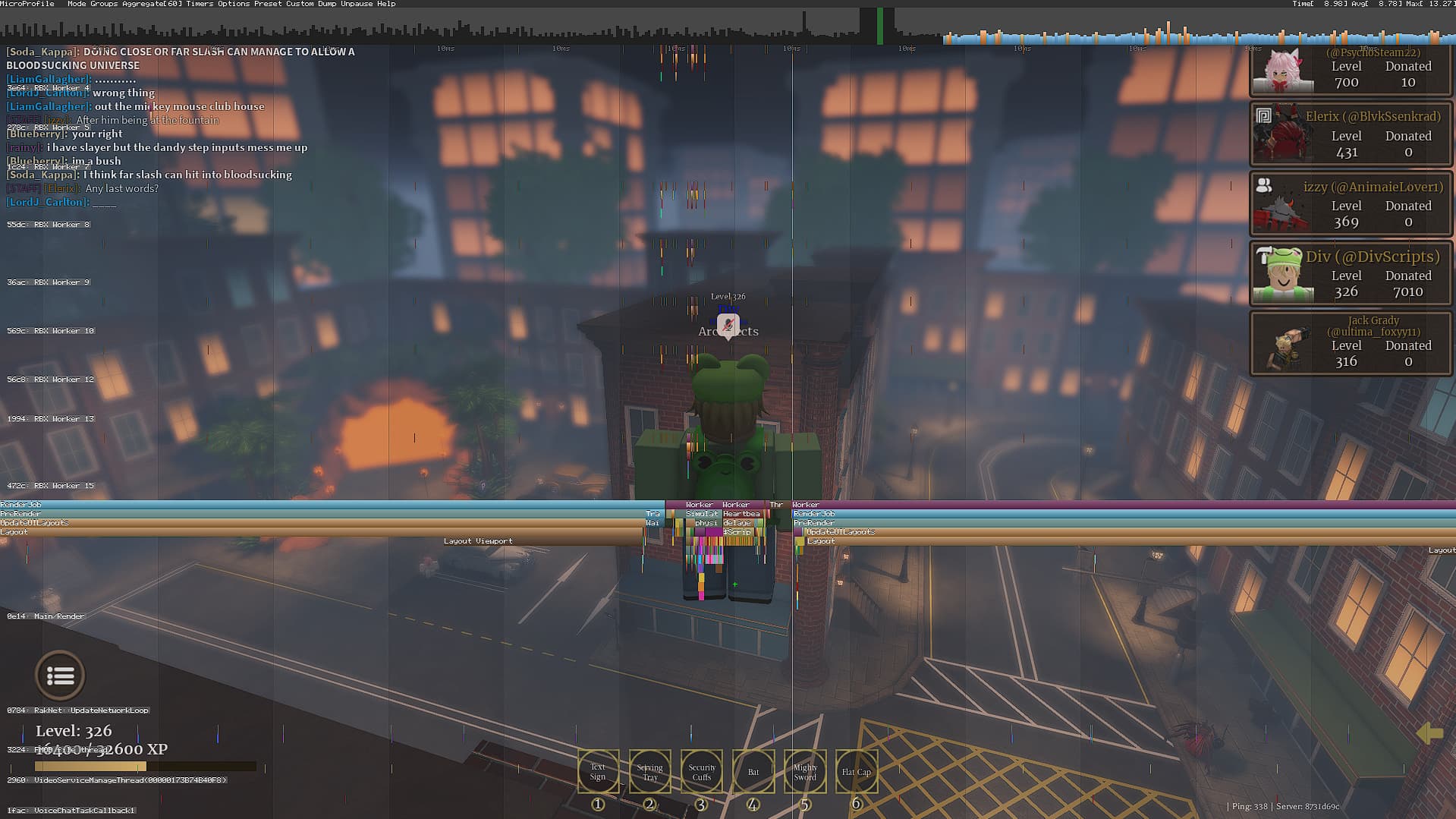Select the Text Sign hotbar slot
This screenshot has width=1456, height=819.
[598, 771]
